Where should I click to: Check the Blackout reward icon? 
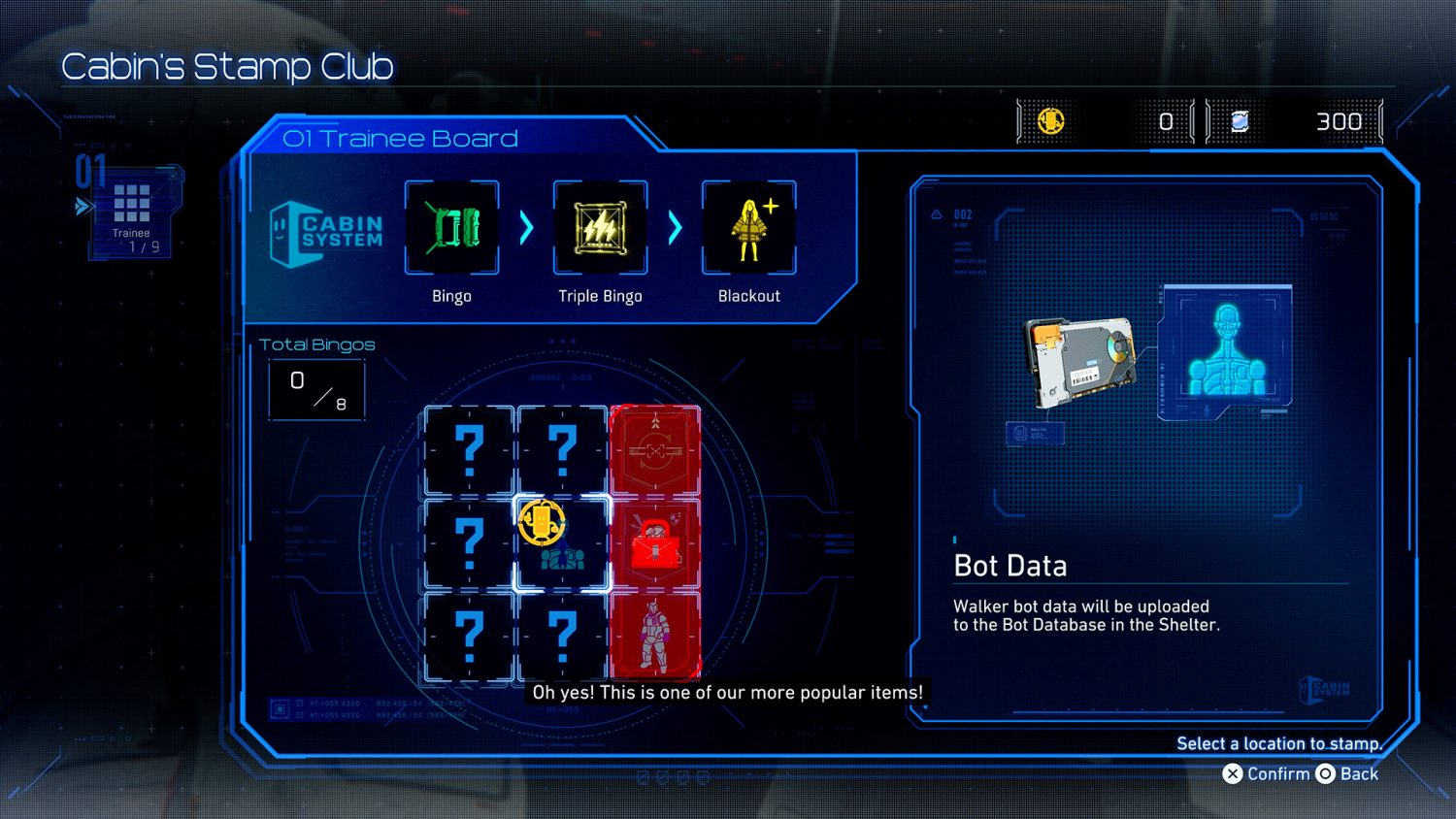tap(748, 228)
